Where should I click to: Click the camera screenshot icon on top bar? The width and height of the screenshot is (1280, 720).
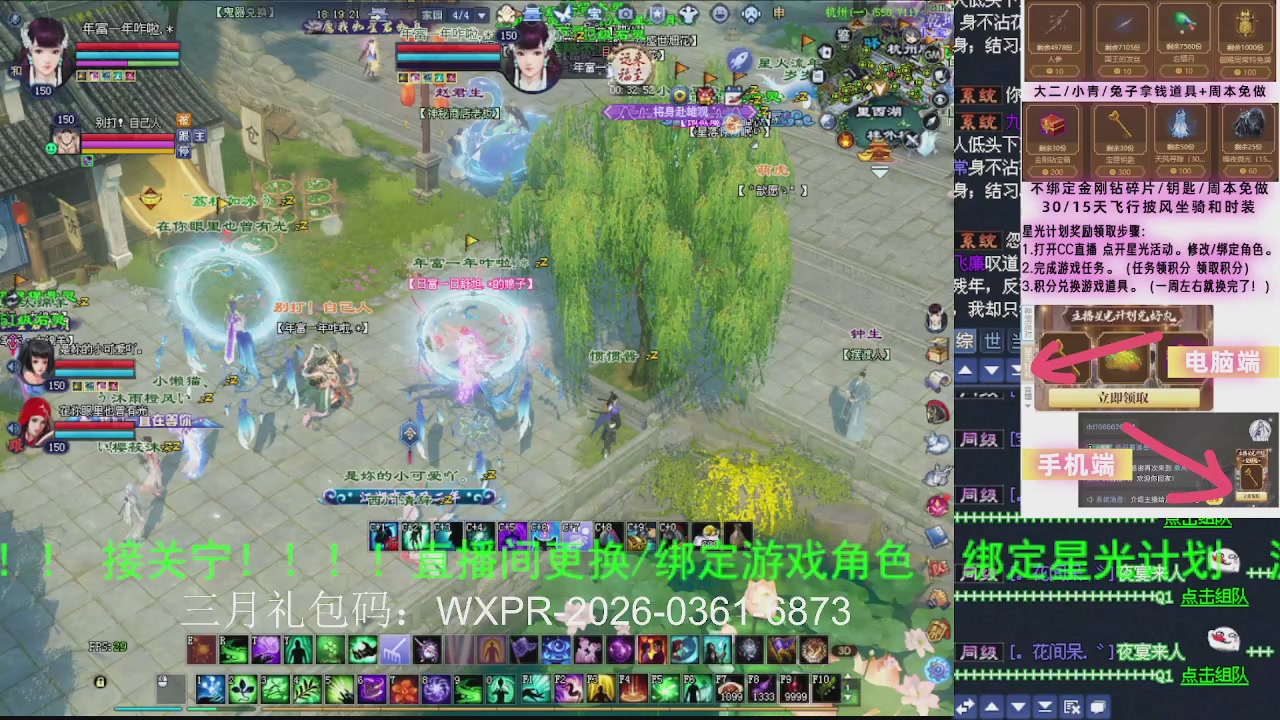(x=625, y=13)
